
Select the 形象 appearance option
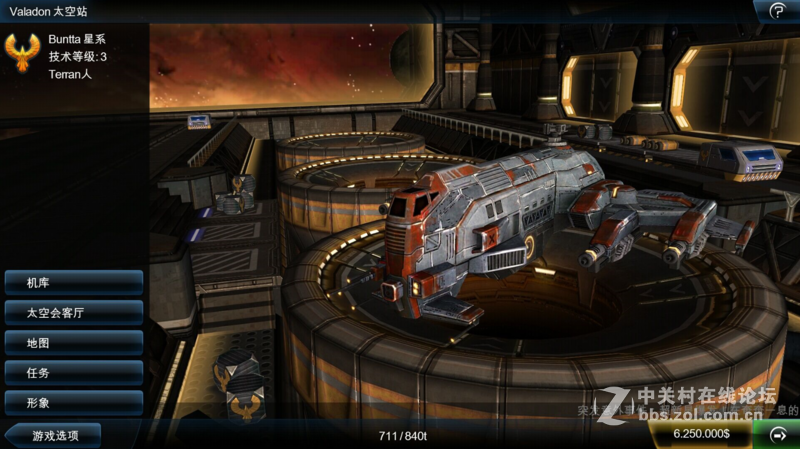pos(73,403)
